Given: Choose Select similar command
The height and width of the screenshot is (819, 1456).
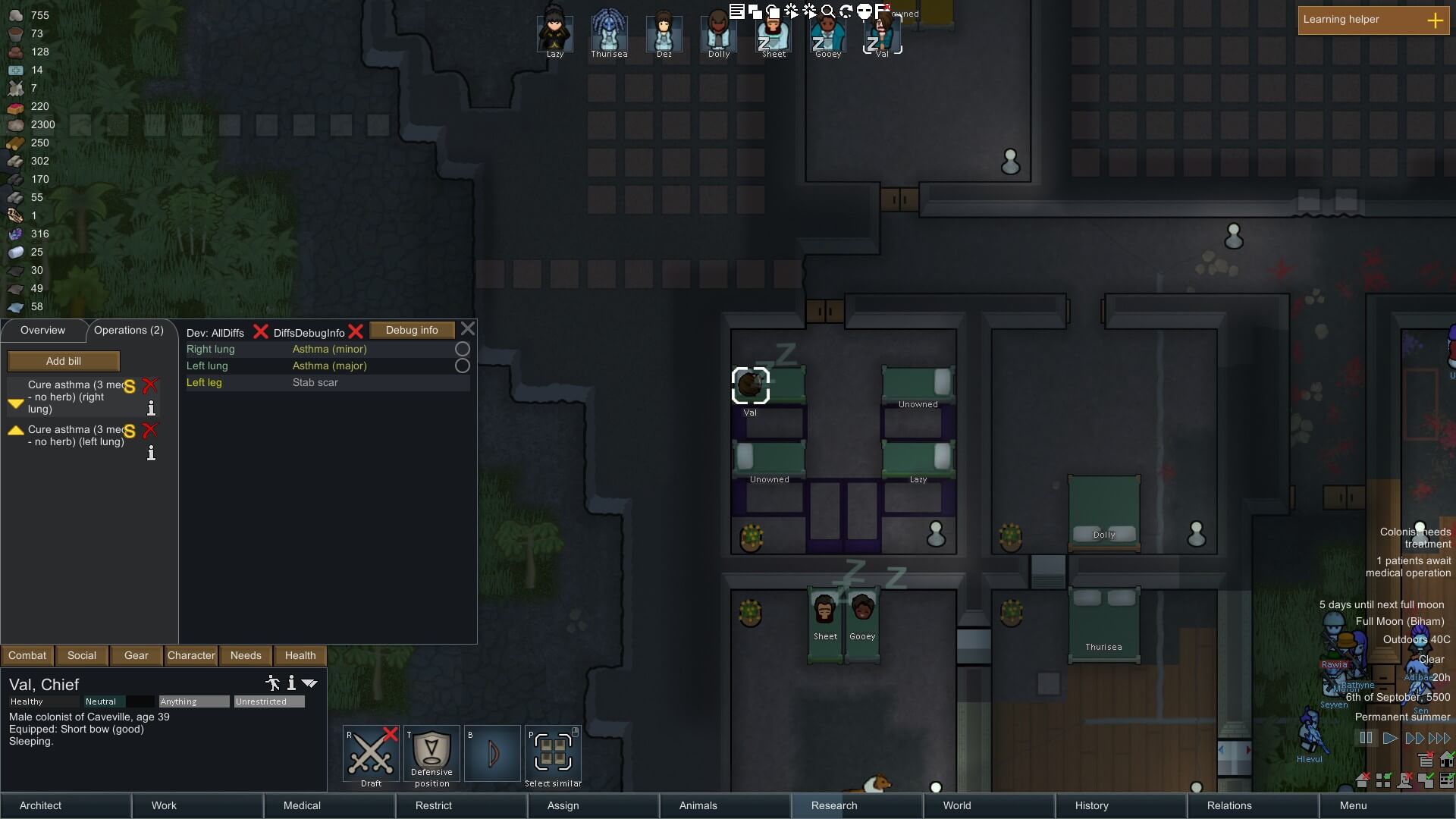Looking at the screenshot, I should click(x=553, y=754).
